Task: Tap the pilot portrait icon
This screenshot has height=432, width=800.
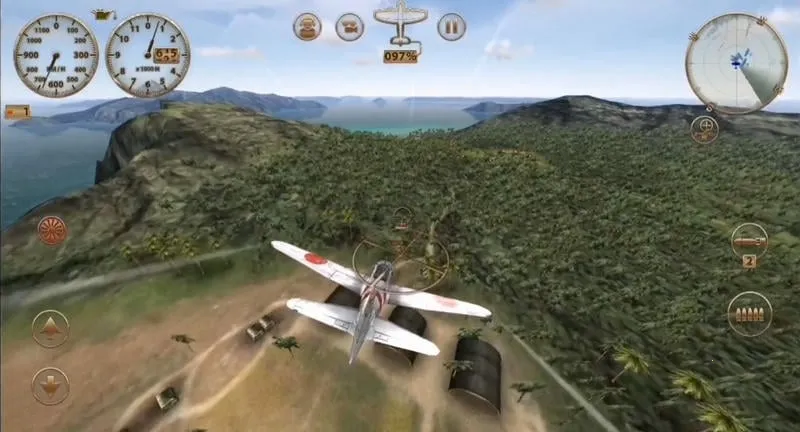Action: [307, 27]
